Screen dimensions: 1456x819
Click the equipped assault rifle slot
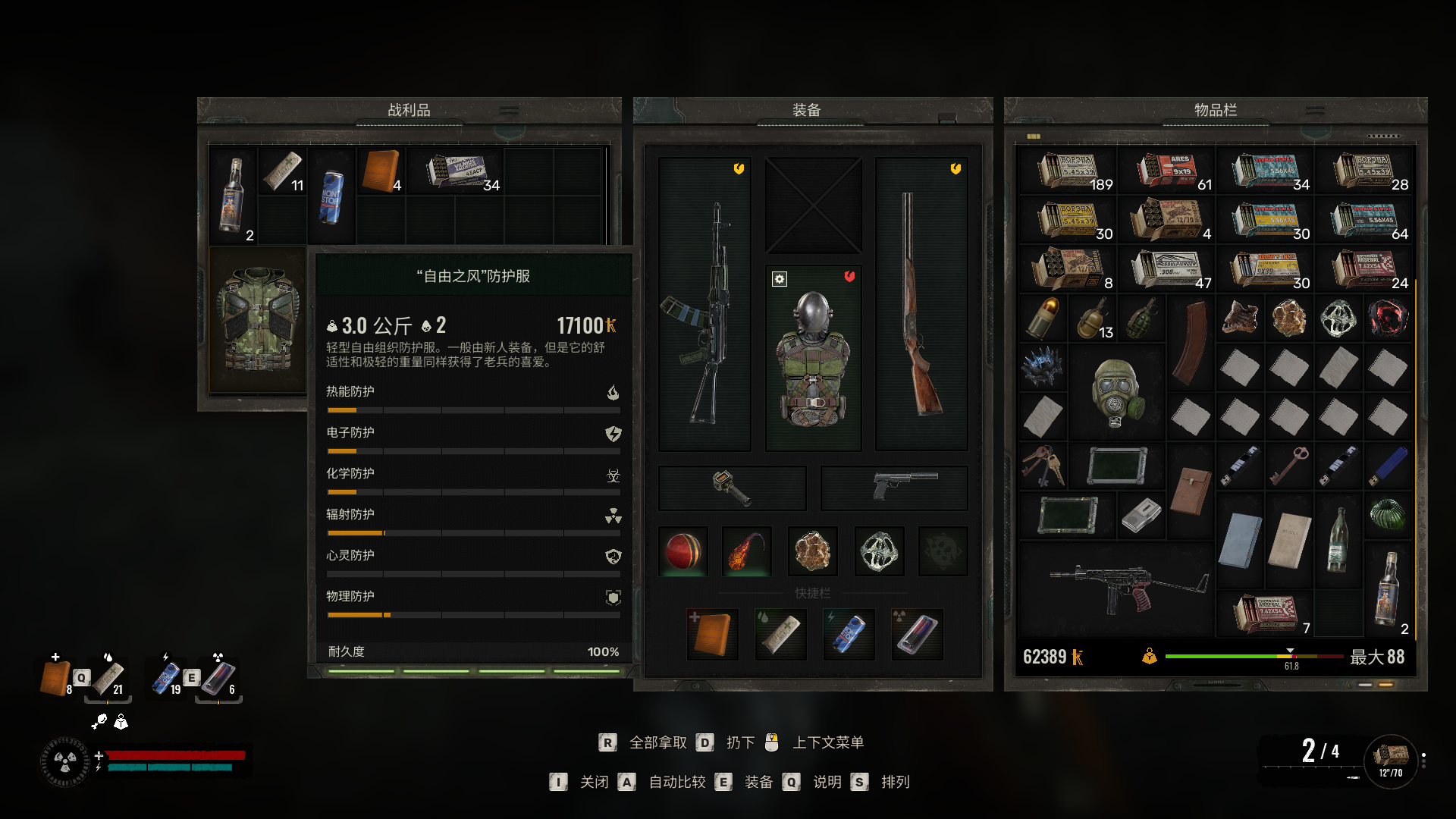tap(704, 305)
